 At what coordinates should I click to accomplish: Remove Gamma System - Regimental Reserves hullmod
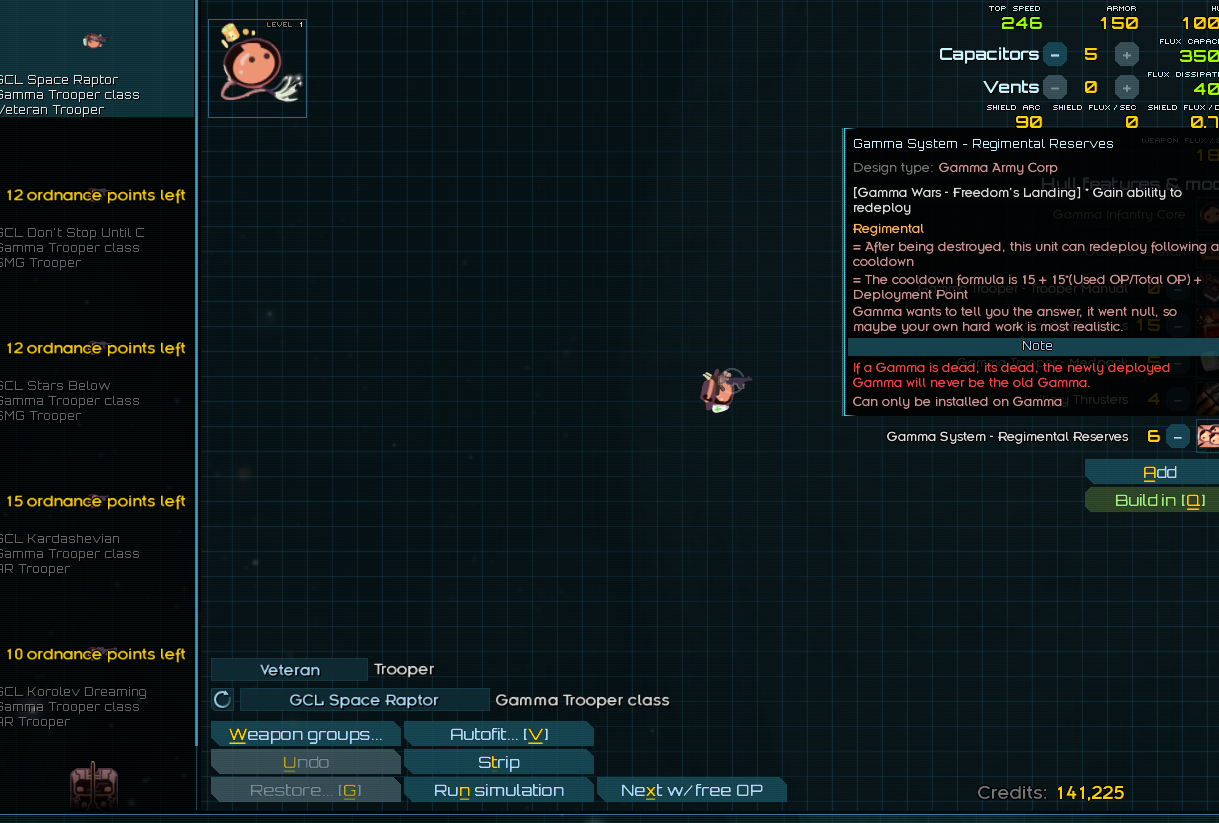coord(1178,437)
